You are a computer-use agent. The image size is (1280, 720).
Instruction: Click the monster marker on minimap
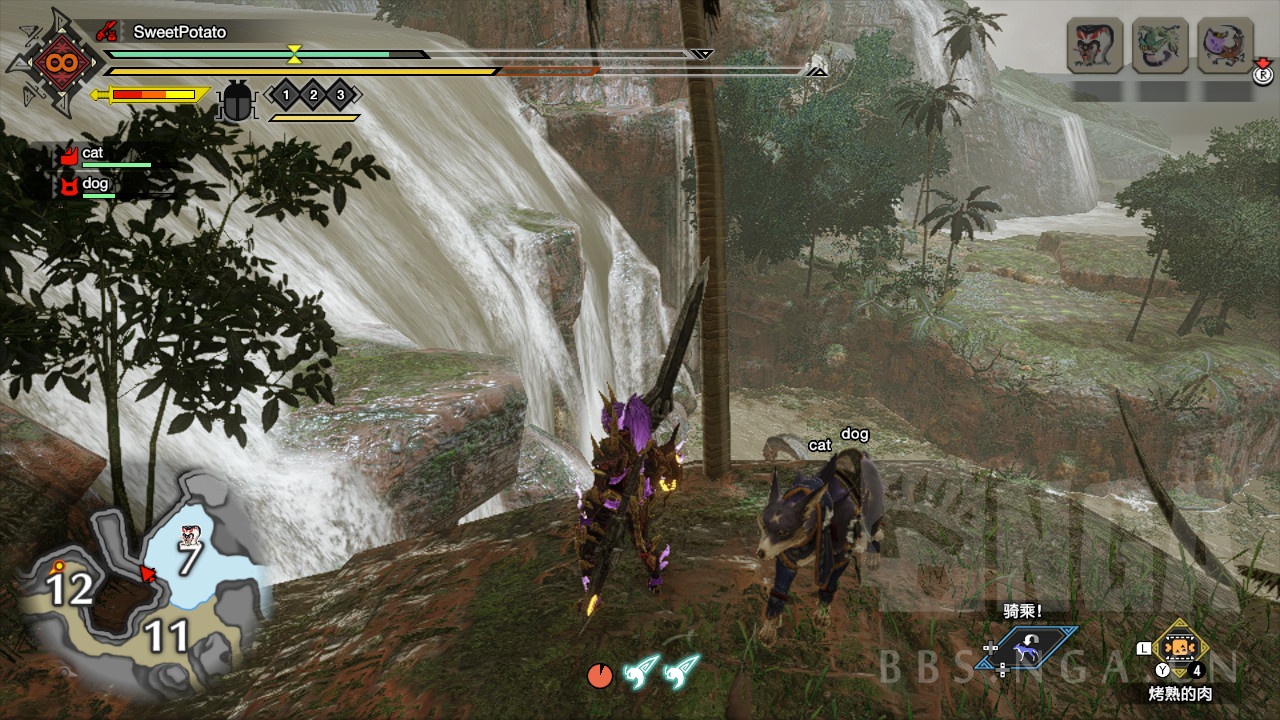(x=188, y=537)
